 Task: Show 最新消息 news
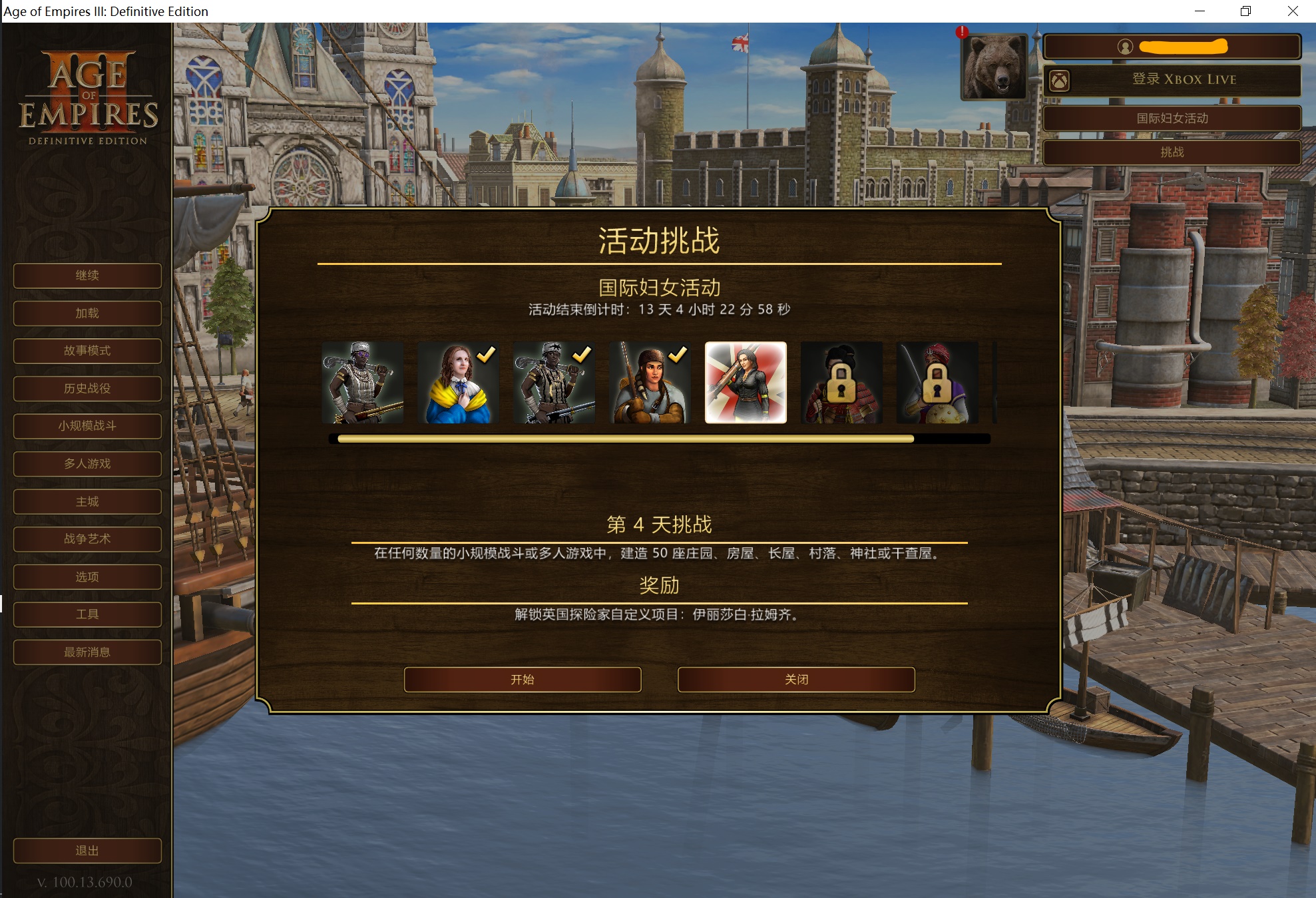pyautogui.click(x=87, y=652)
